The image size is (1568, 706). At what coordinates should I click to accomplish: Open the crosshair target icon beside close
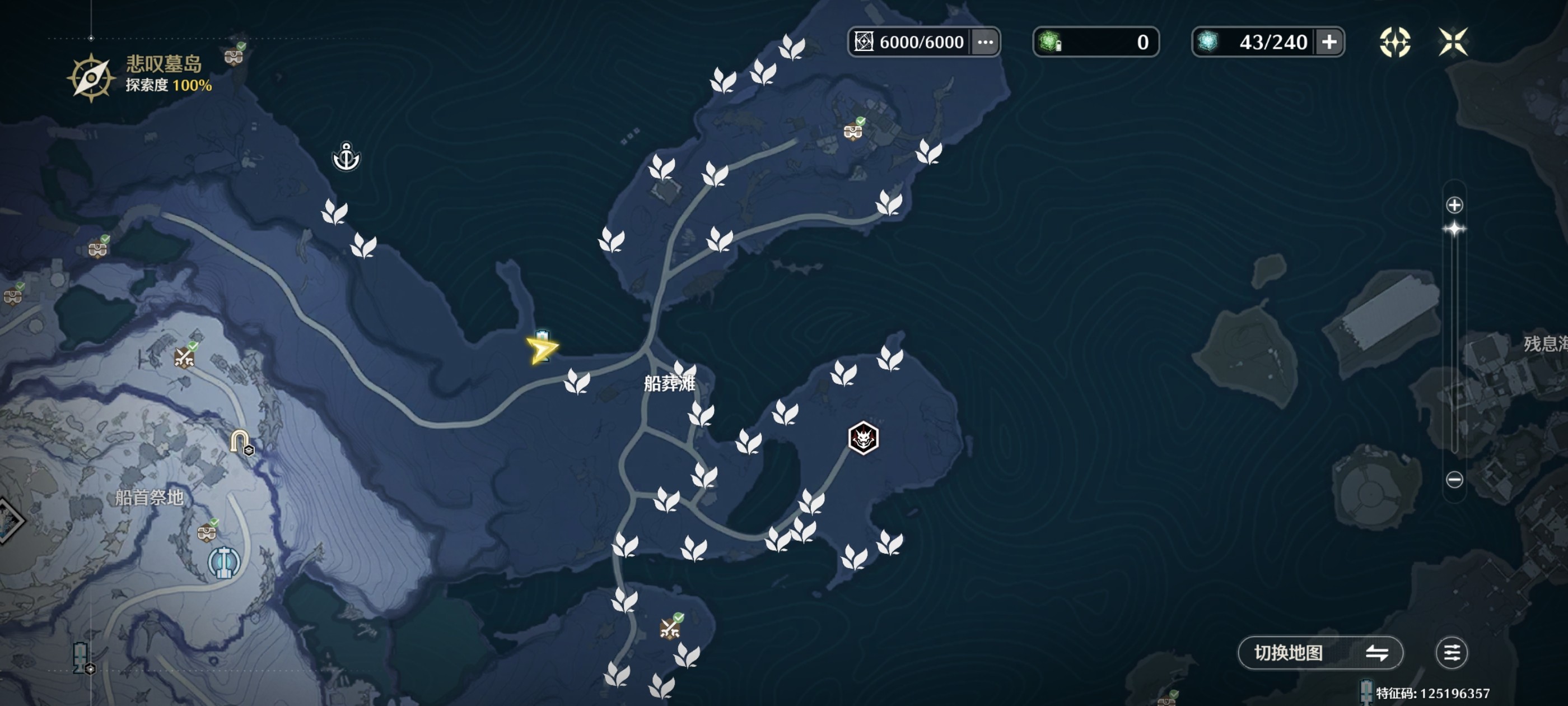coord(1394,42)
